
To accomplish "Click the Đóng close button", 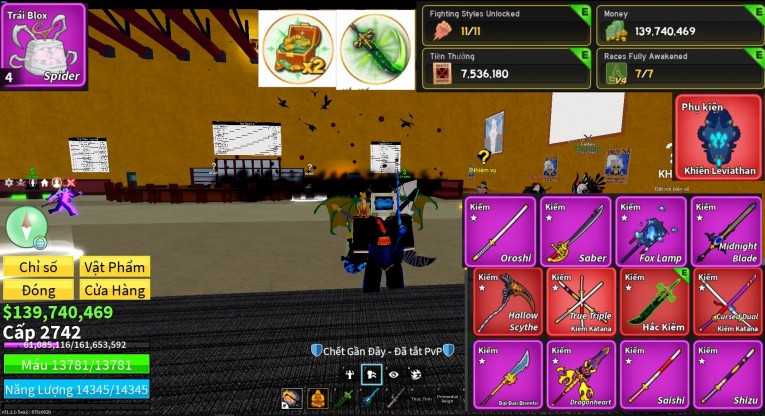I will pyautogui.click(x=39, y=290).
